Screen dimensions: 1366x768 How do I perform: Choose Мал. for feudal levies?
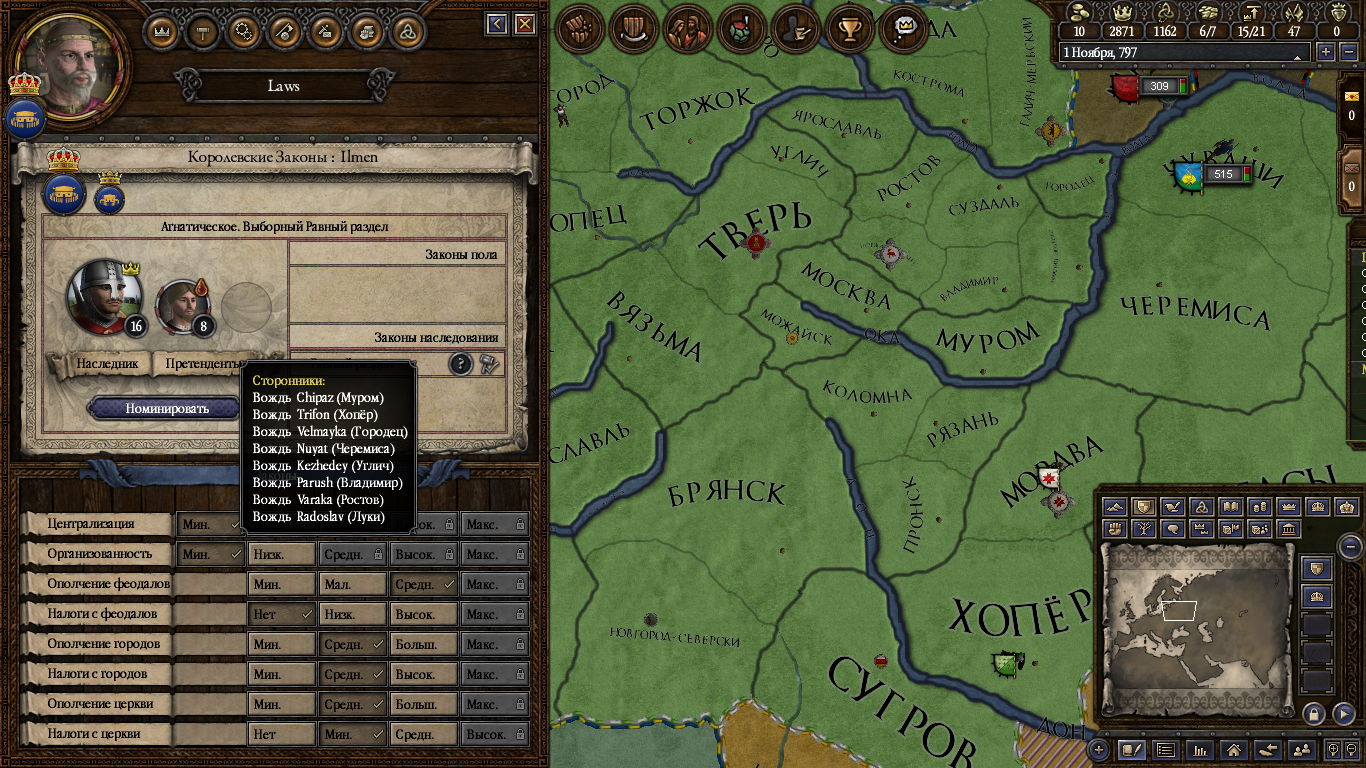[352, 584]
